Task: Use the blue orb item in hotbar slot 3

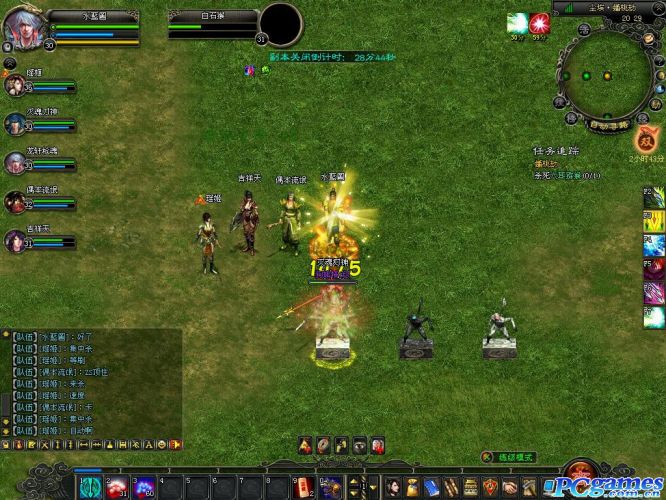Action: pos(143,487)
